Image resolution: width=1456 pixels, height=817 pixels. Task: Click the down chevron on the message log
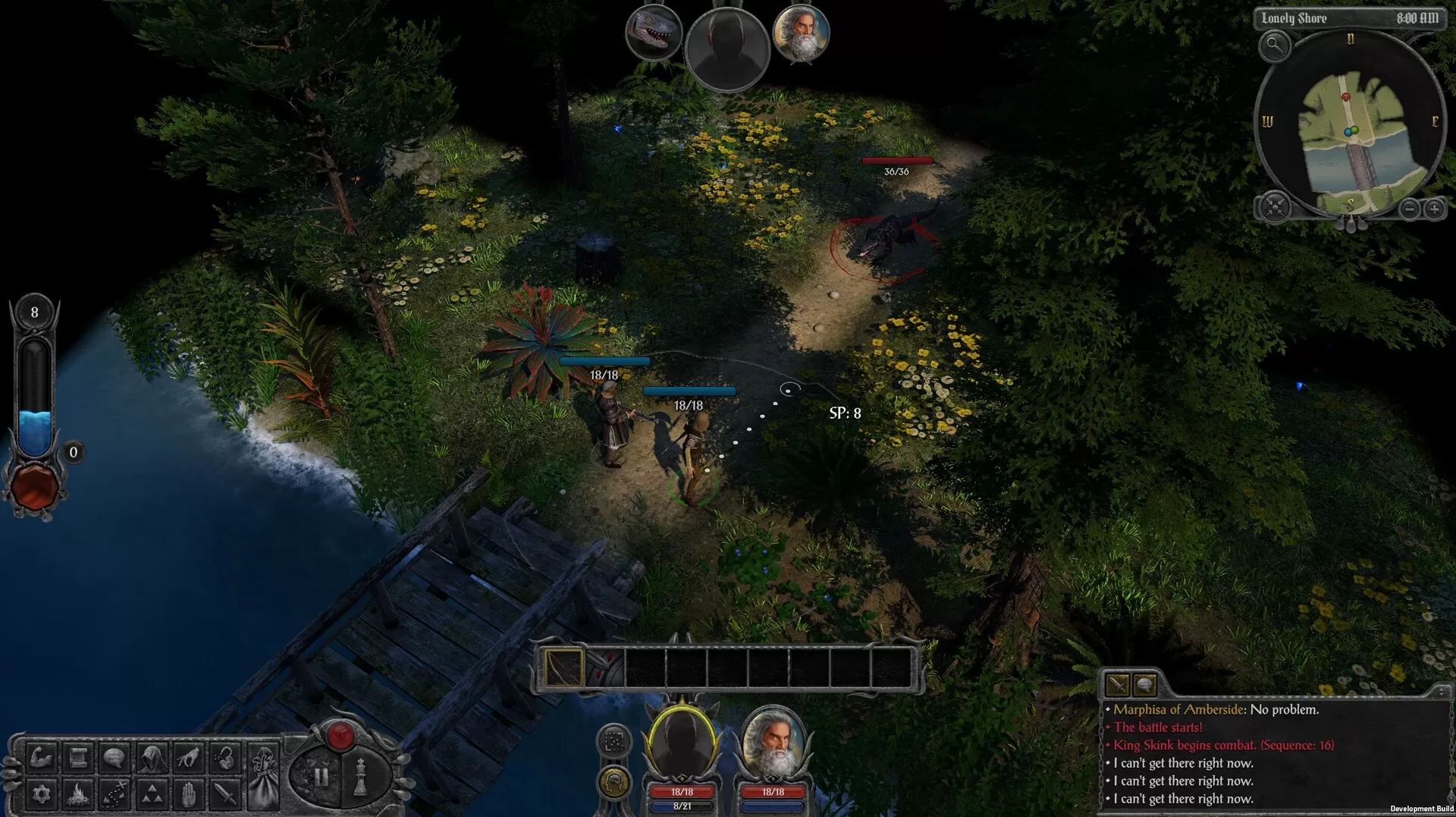point(1440,696)
